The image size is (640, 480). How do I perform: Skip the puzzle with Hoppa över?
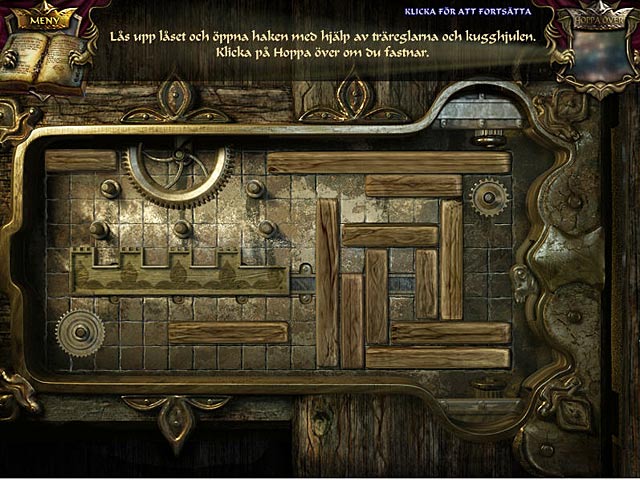(595, 21)
